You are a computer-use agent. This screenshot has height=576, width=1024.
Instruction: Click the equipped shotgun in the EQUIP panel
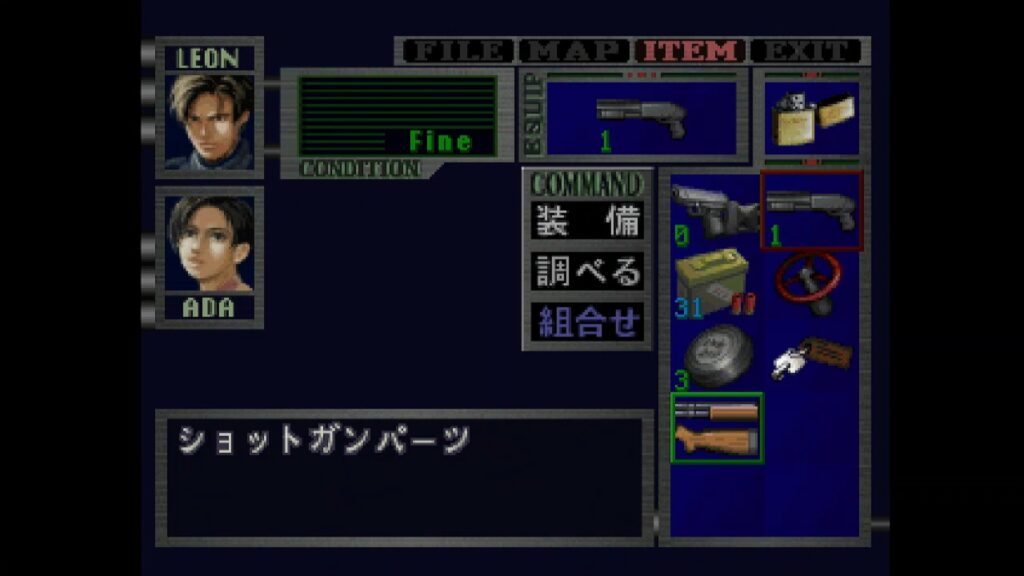click(642, 119)
